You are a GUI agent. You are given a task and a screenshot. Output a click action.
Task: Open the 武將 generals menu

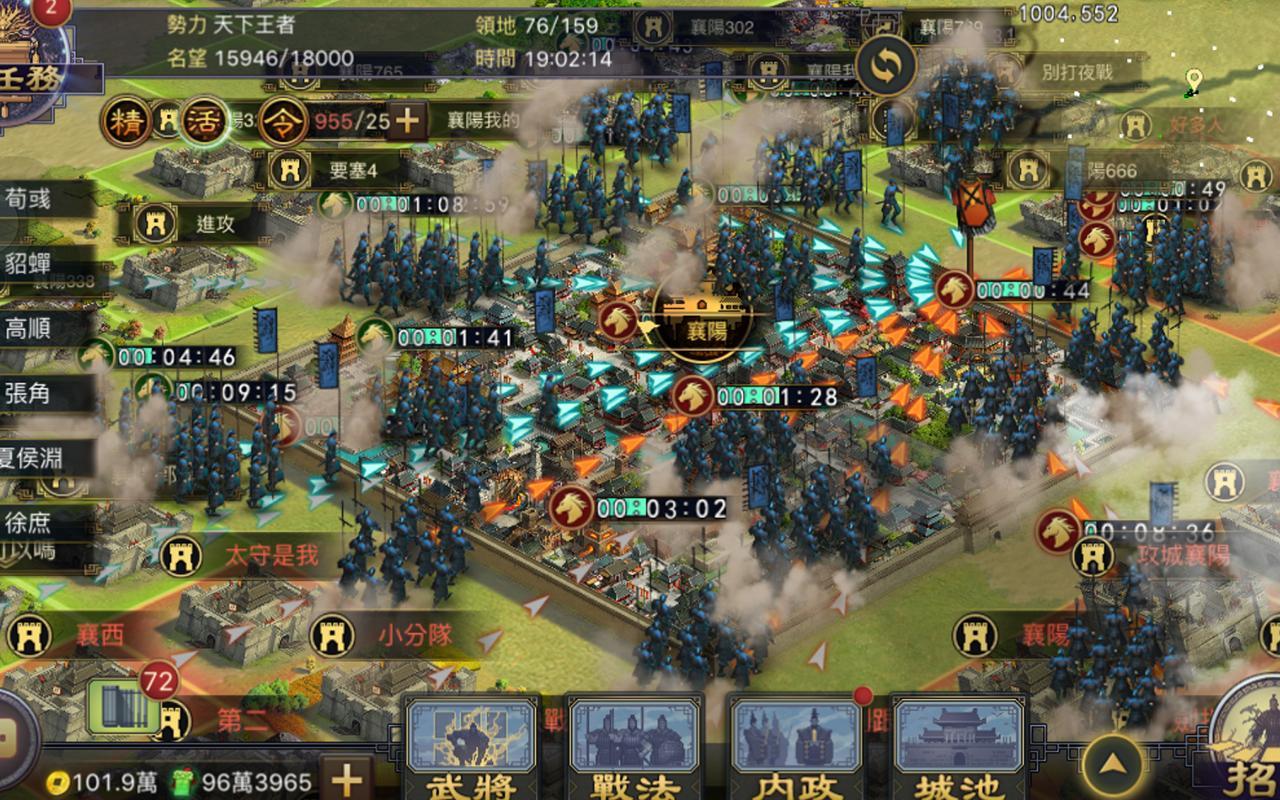[x=472, y=748]
